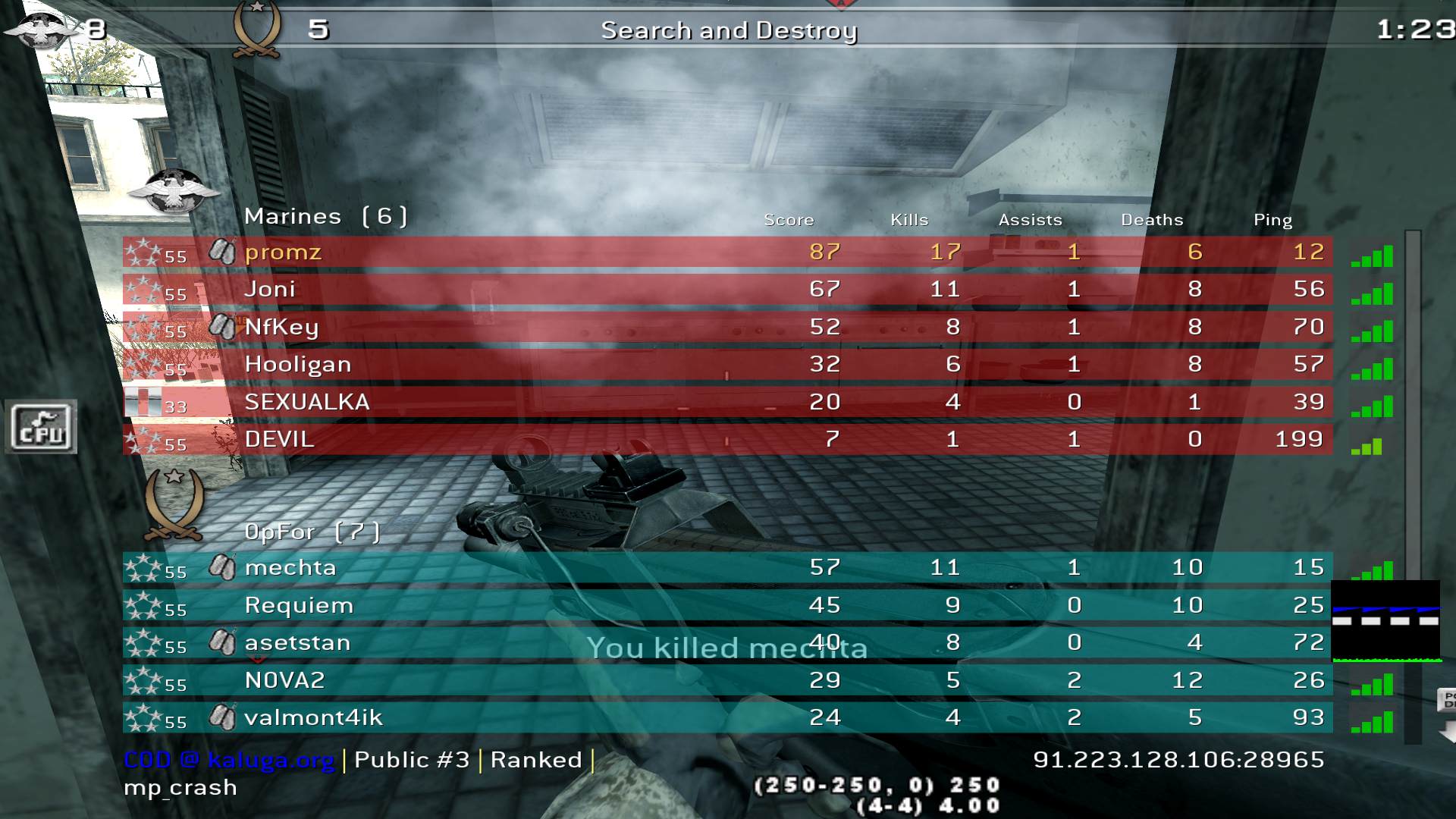Collapse the OpFor (7) team listing
Image resolution: width=1456 pixels, height=819 pixels.
tap(312, 532)
